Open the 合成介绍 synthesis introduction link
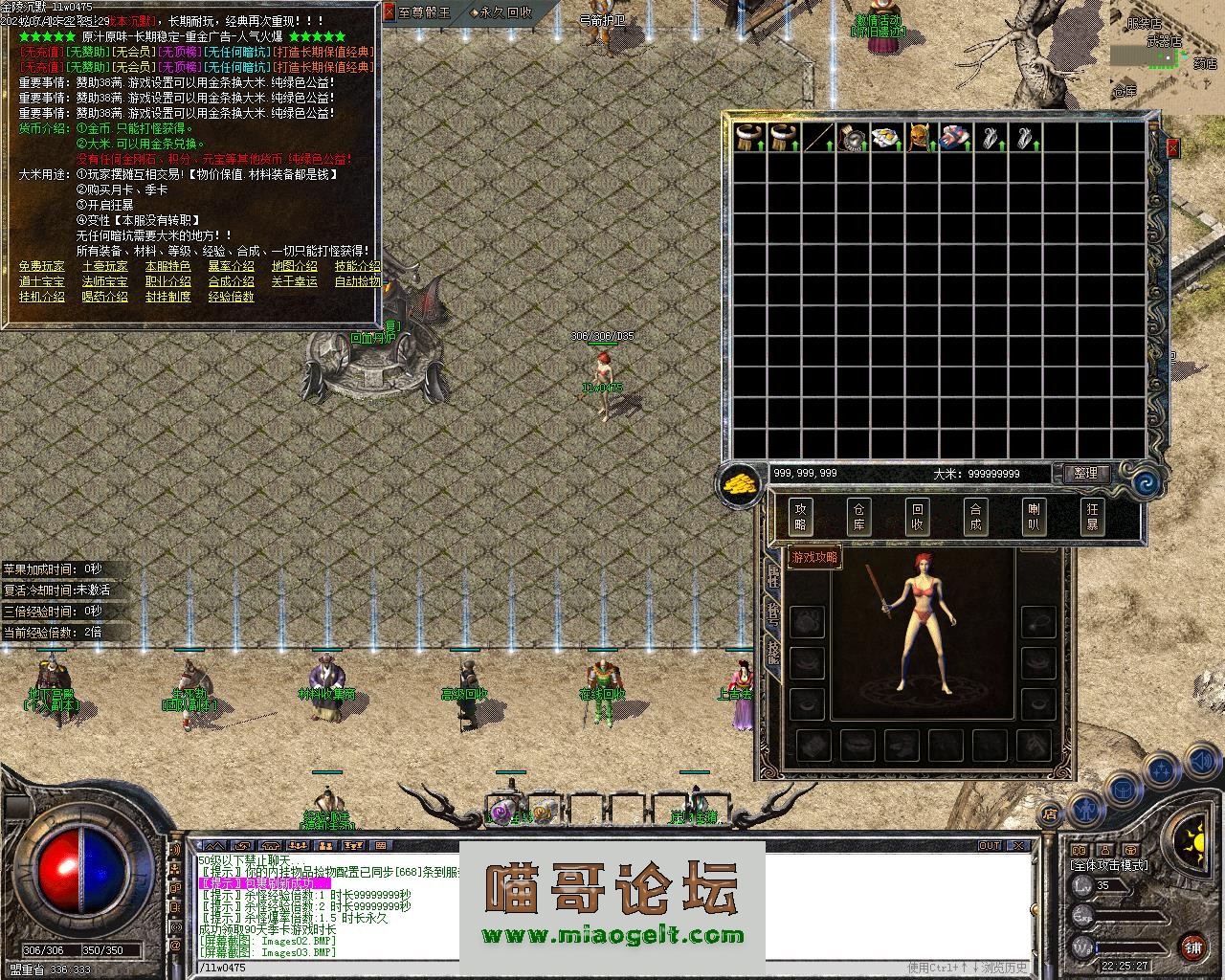1225x980 pixels. (x=232, y=281)
